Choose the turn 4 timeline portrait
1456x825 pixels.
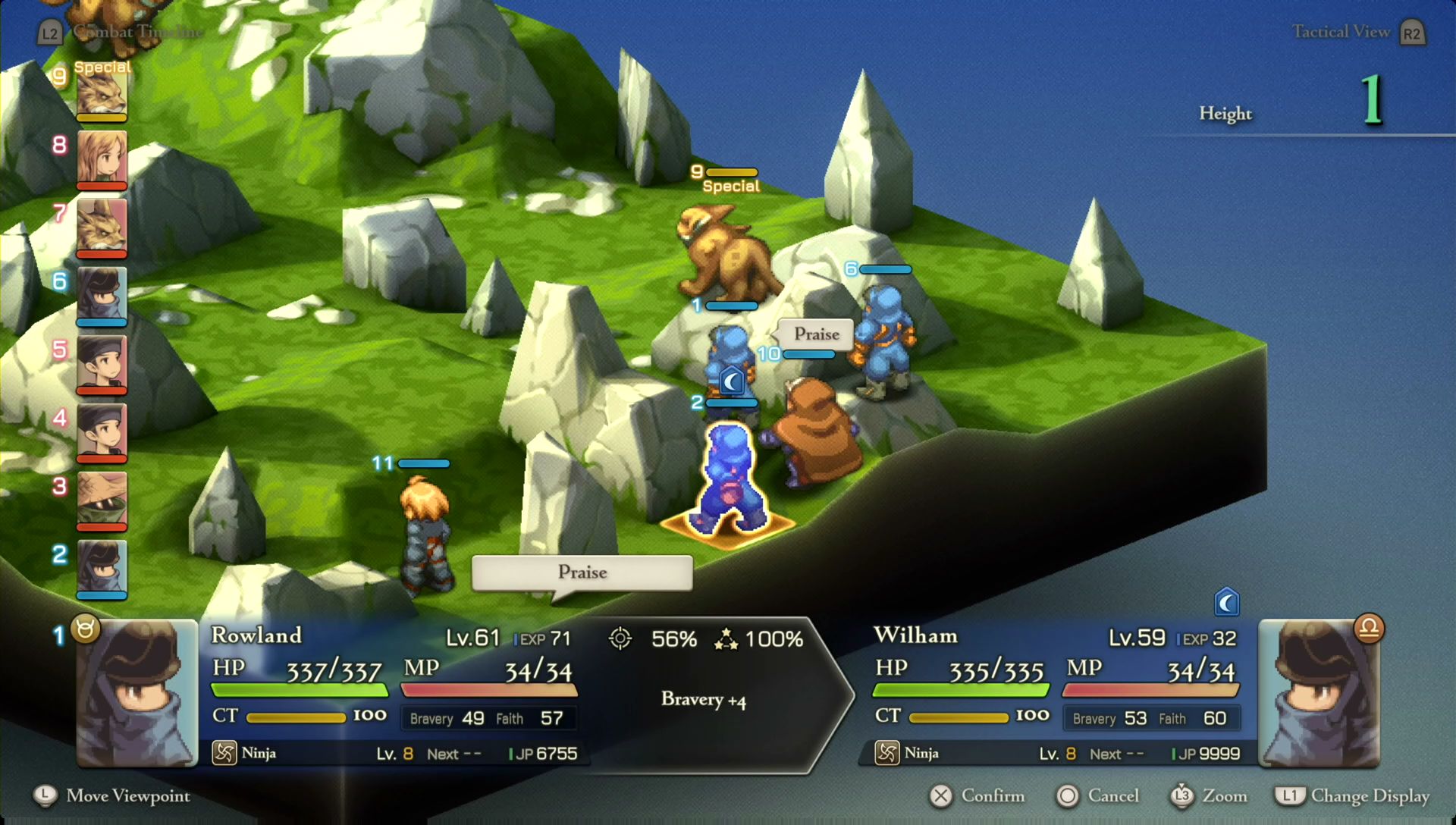click(102, 431)
